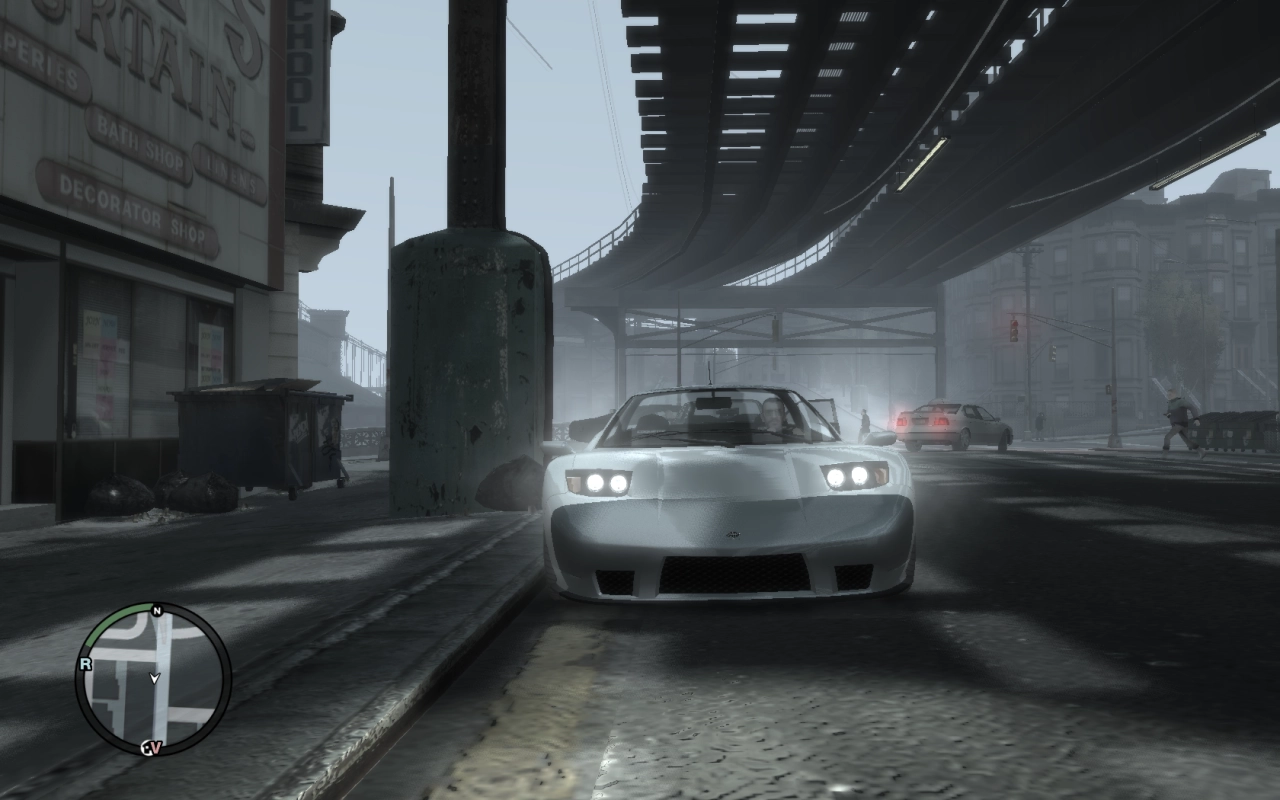
Task: Click the white player arrow on the radar
Action: tap(154, 678)
